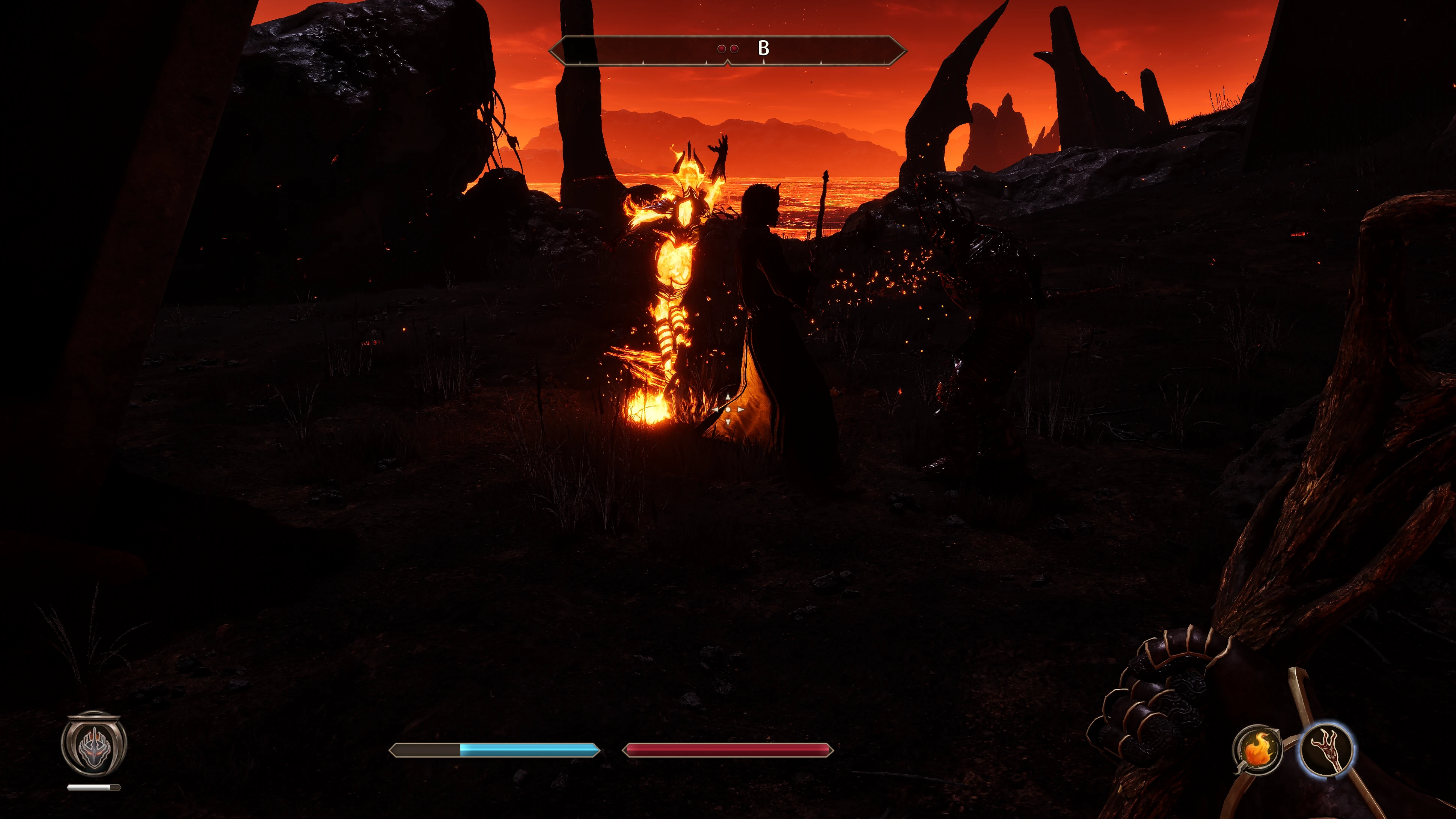
Task: Select the fire spell icon
Action: (x=1257, y=750)
